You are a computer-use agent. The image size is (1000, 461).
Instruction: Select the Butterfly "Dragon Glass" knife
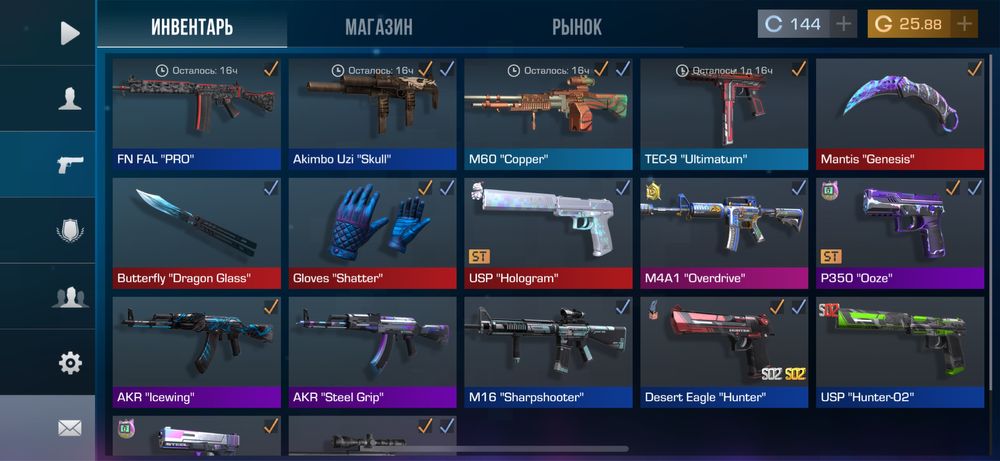click(196, 233)
